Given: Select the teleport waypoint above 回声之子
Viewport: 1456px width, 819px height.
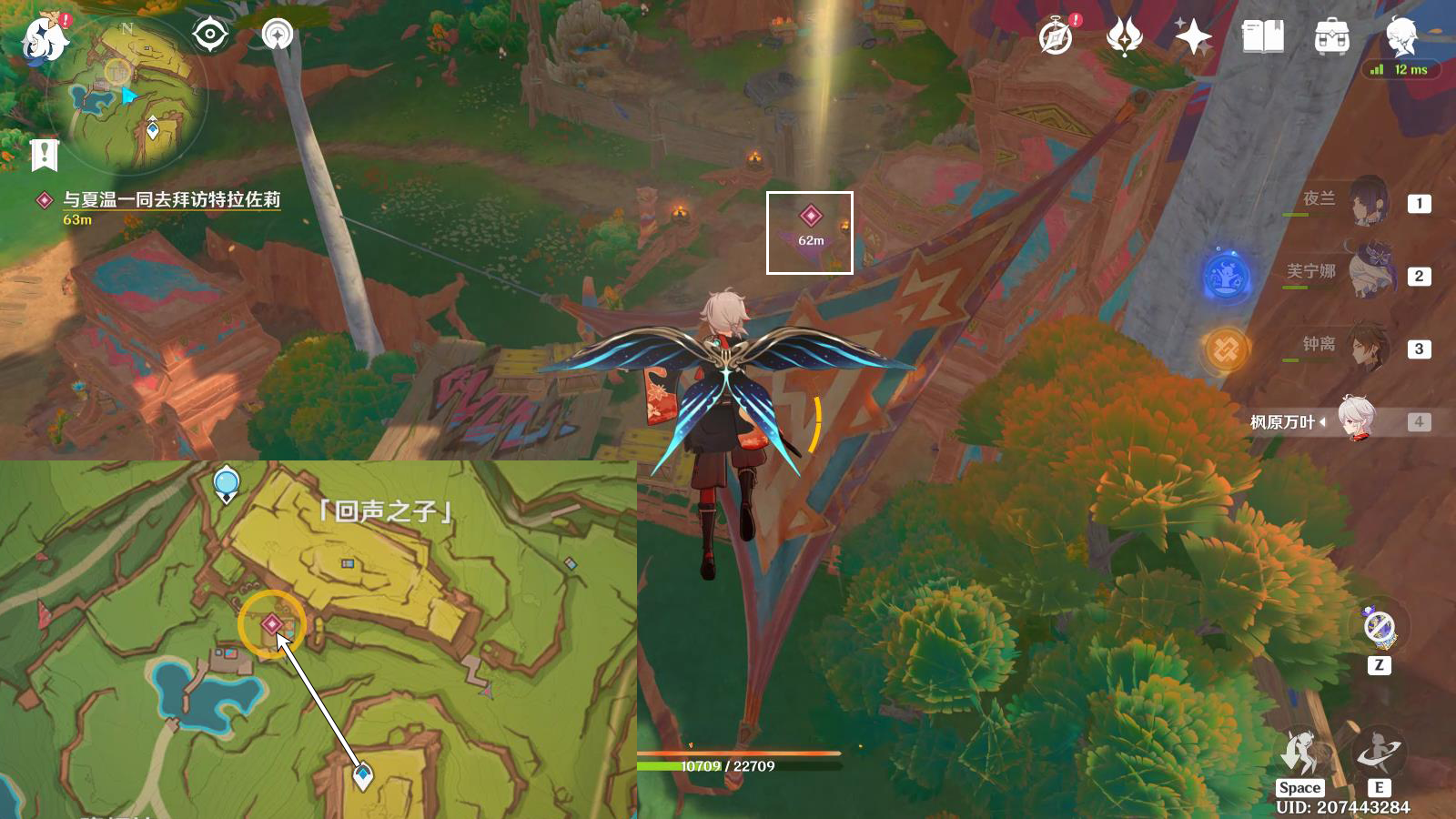Looking at the screenshot, I should [227, 483].
